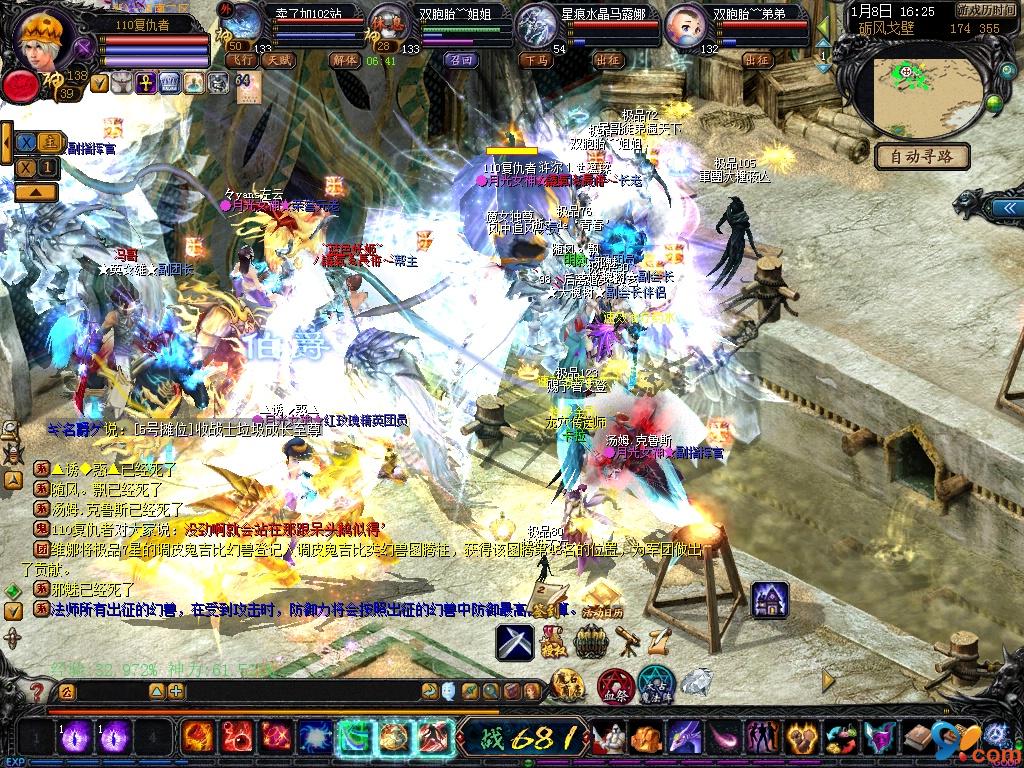Recall the pet with 召回
1024x768 pixels.
[x=462, y=60]
